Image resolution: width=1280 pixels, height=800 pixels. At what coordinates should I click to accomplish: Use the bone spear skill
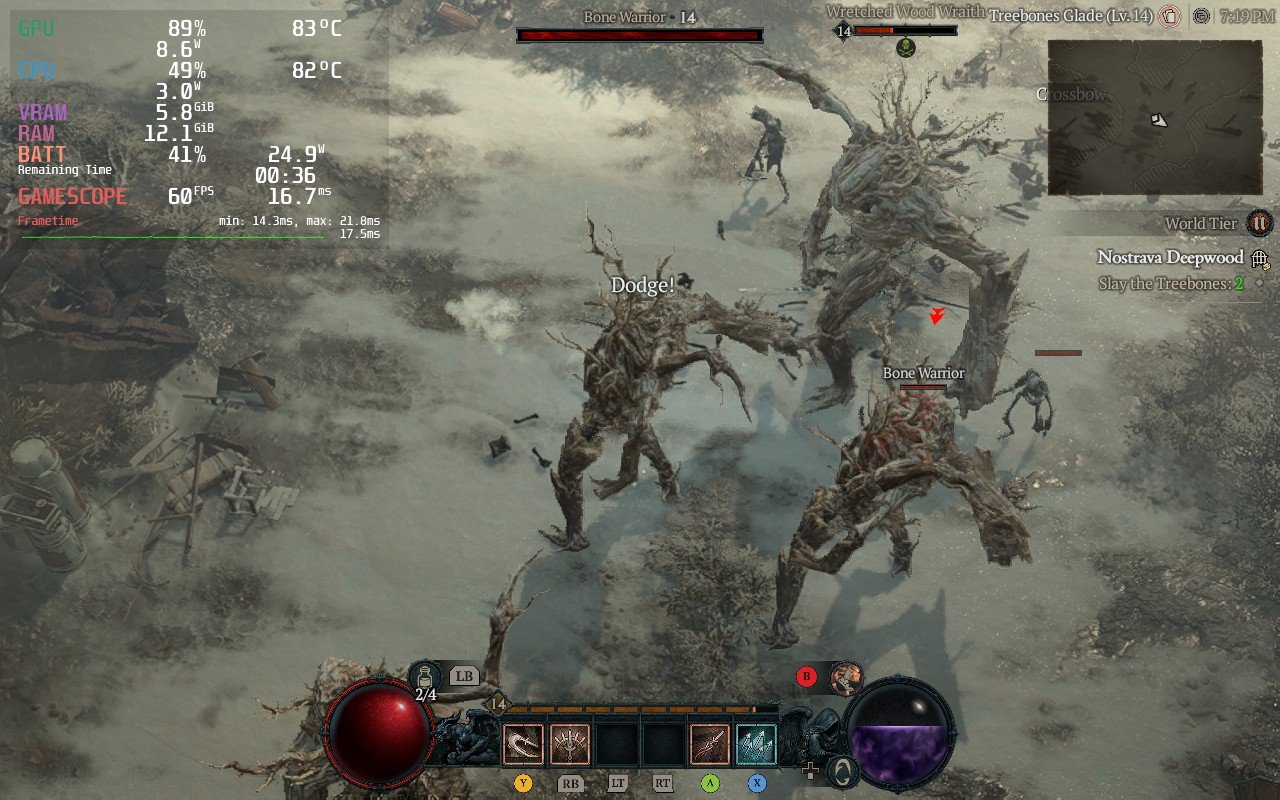[x=710, y=745]
